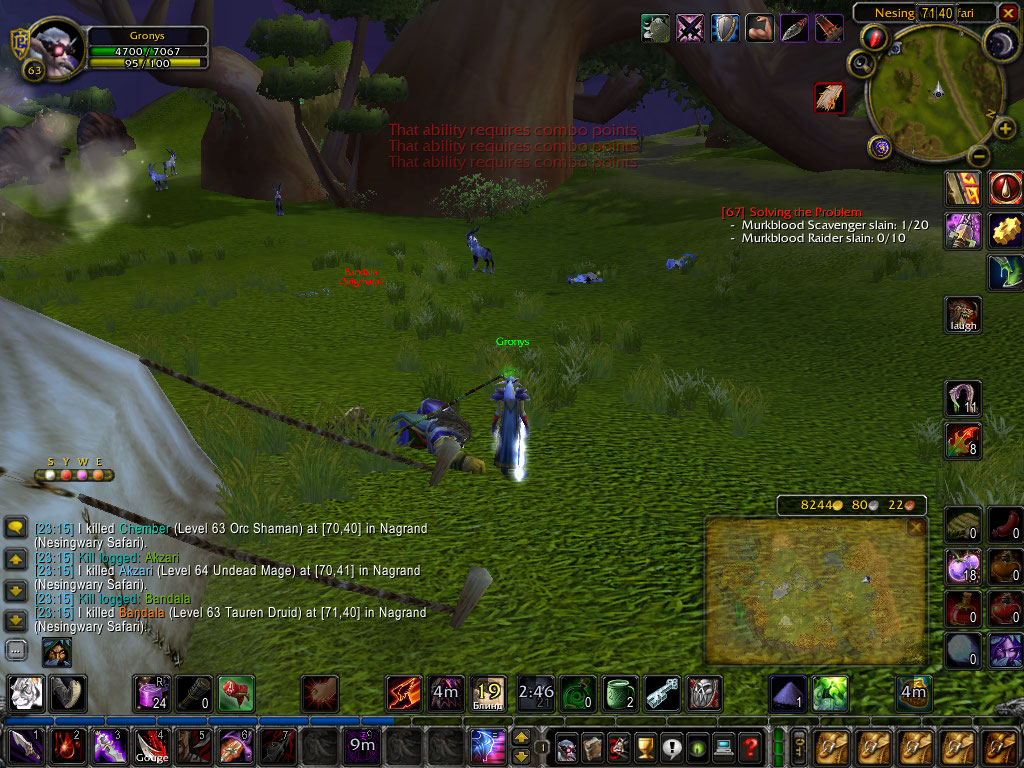Viewport: 1024px width, 768px height.
Task: Zoom out on the minimap
Action: coord(981,157)
